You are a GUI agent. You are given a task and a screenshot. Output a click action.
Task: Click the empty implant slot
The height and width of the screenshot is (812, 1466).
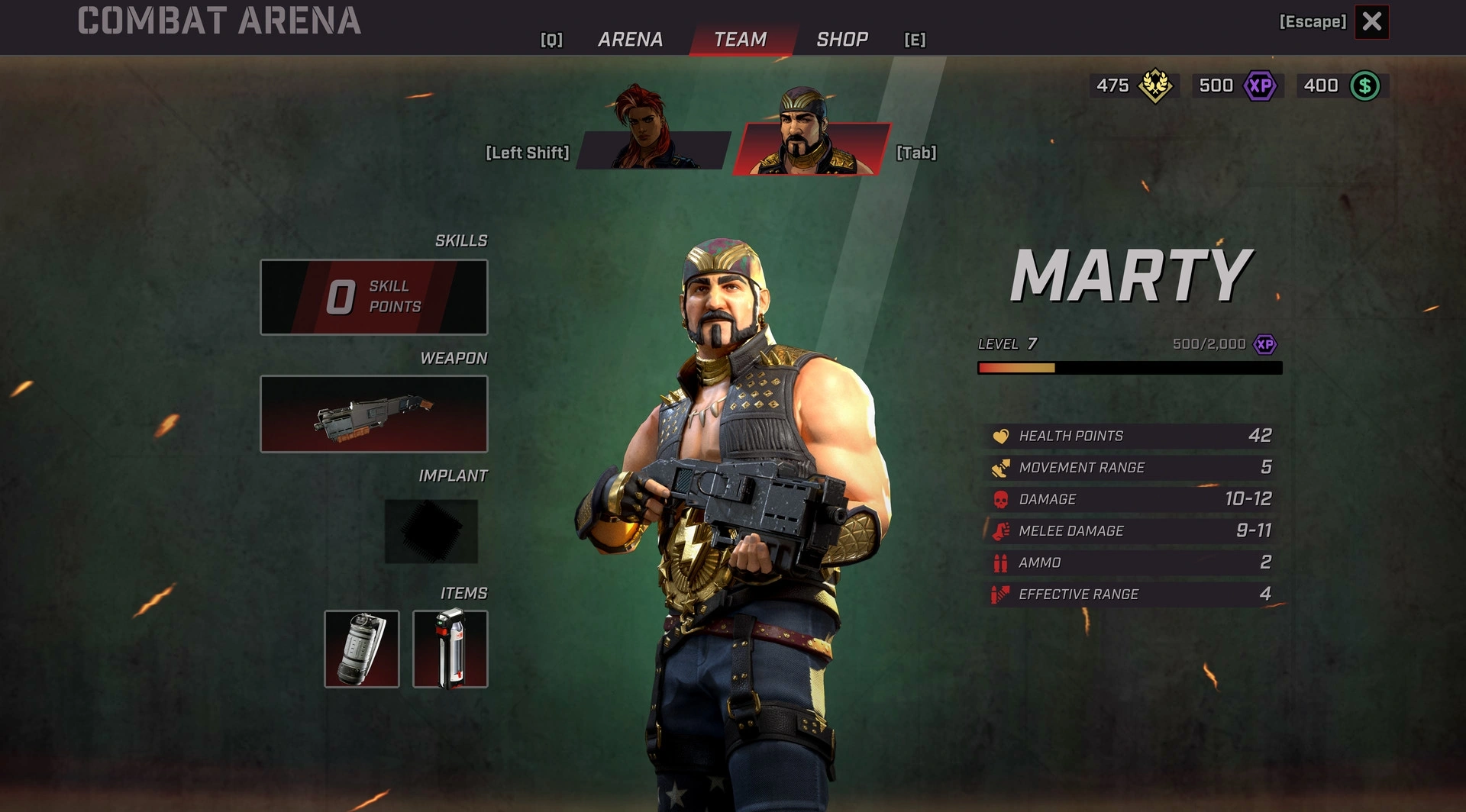coord(431,531)
